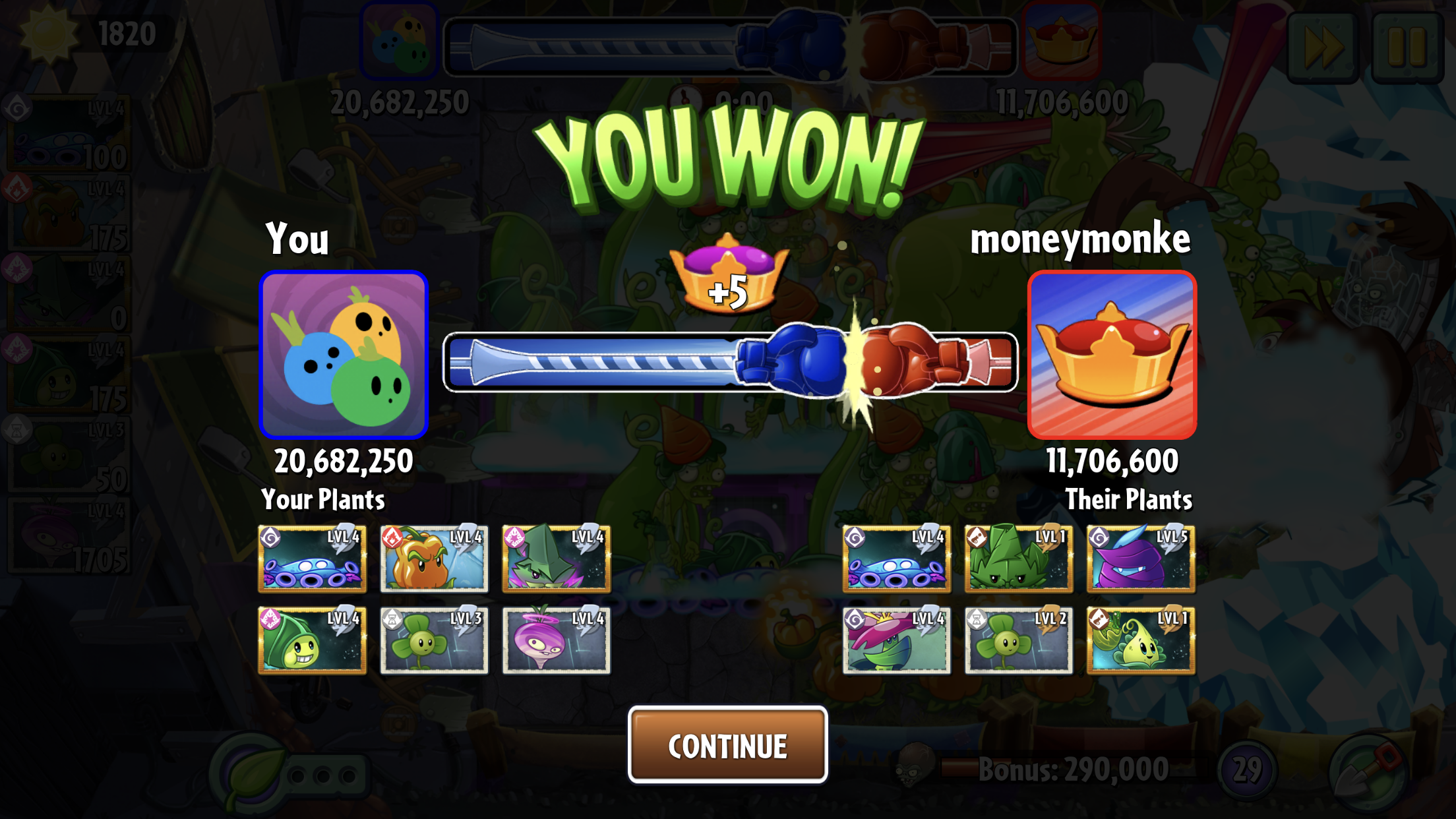Continue past the victory screen
1456x819 pixels.
tap(727, 745)
